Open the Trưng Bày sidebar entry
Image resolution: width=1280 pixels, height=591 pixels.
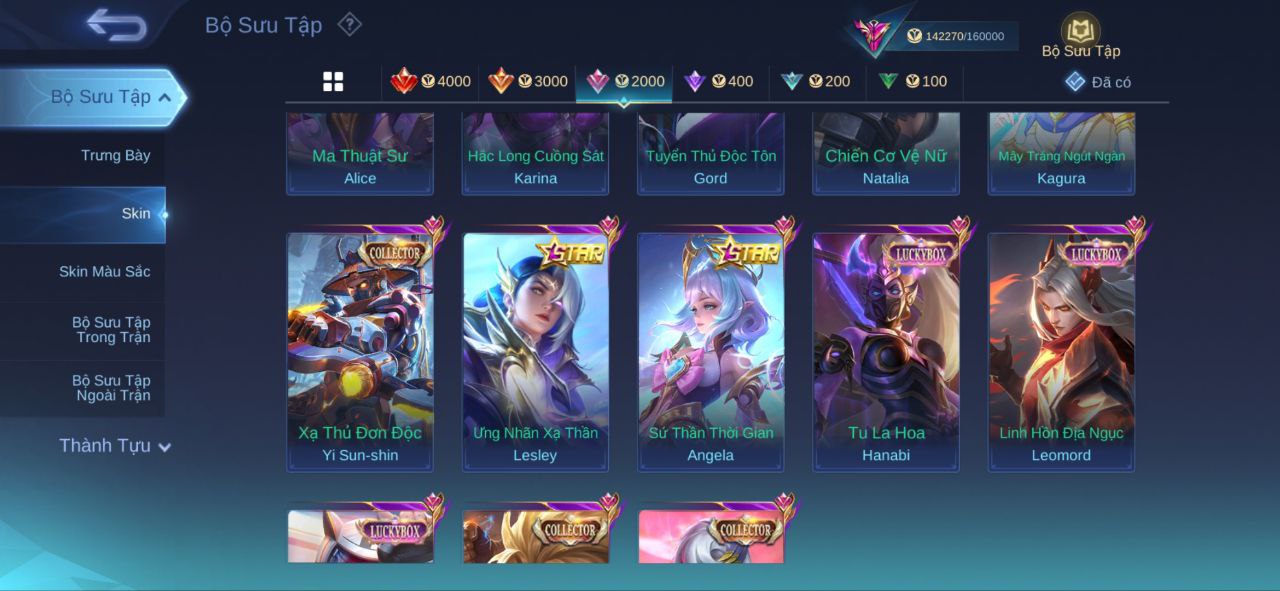point(115,155)
